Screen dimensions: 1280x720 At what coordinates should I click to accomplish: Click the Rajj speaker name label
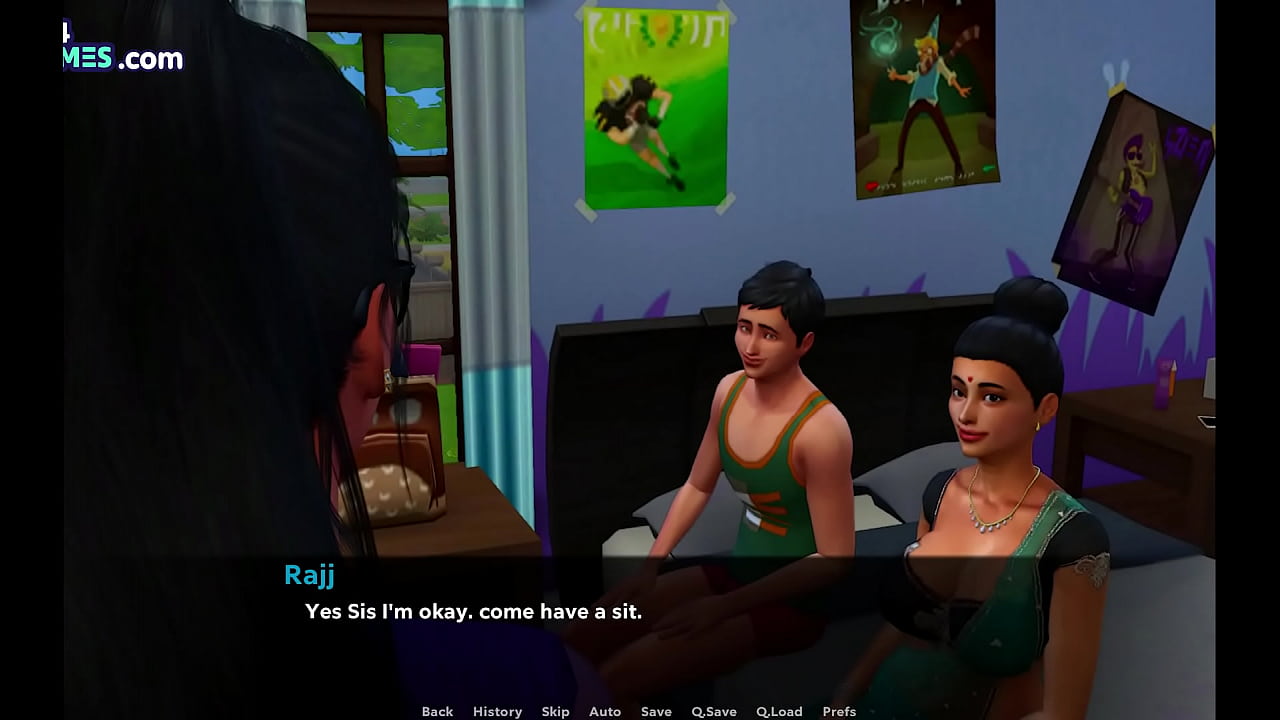(310, 575)
